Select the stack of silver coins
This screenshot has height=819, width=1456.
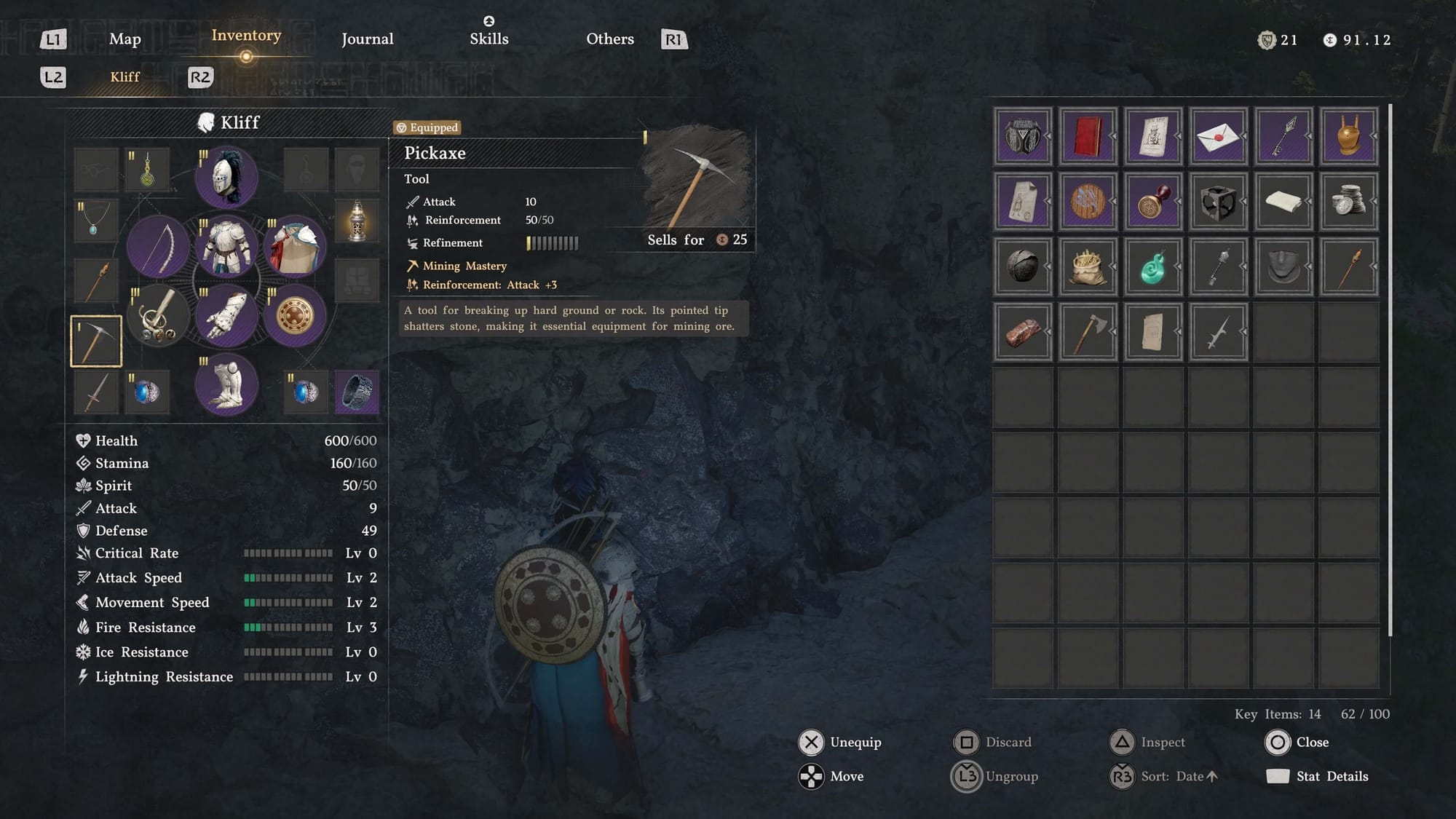click(1348, 202)
